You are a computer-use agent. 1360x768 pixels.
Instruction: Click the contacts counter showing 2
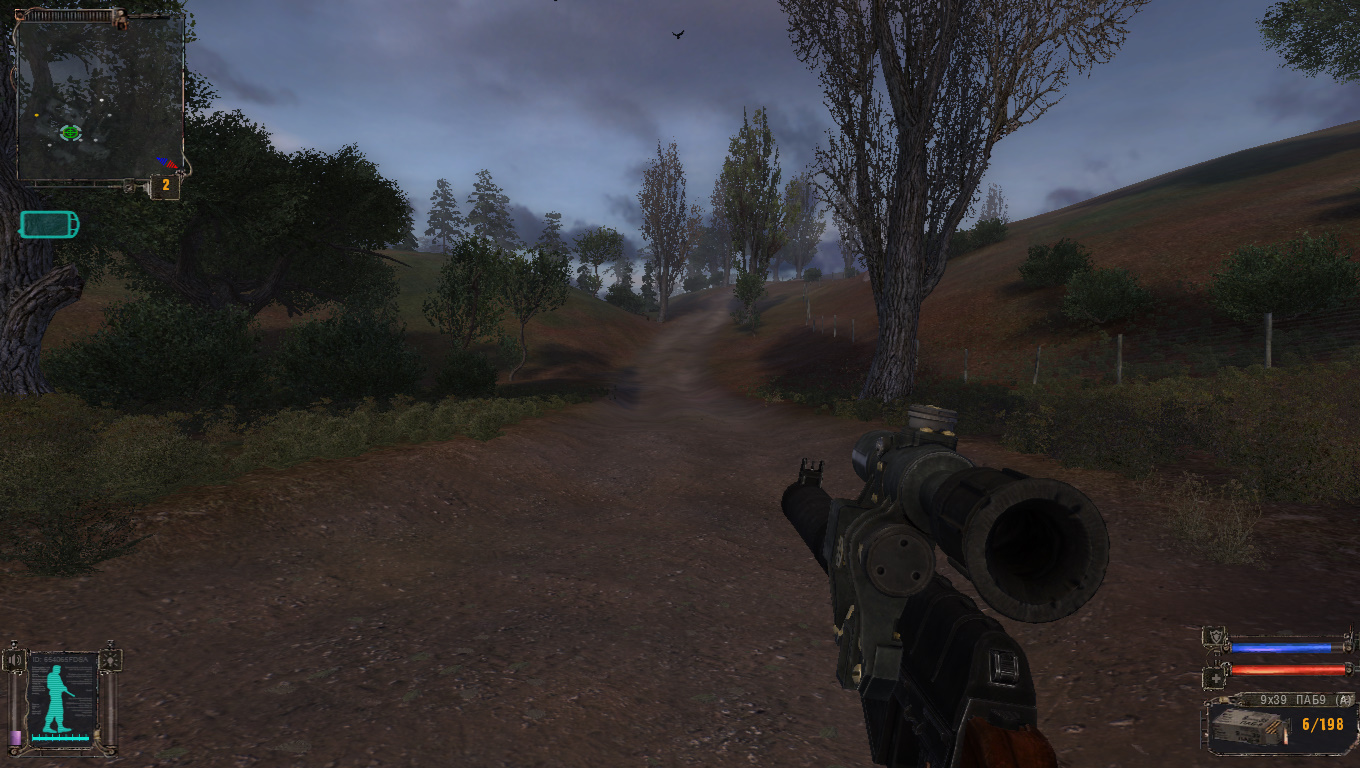[x=166, y=185]
